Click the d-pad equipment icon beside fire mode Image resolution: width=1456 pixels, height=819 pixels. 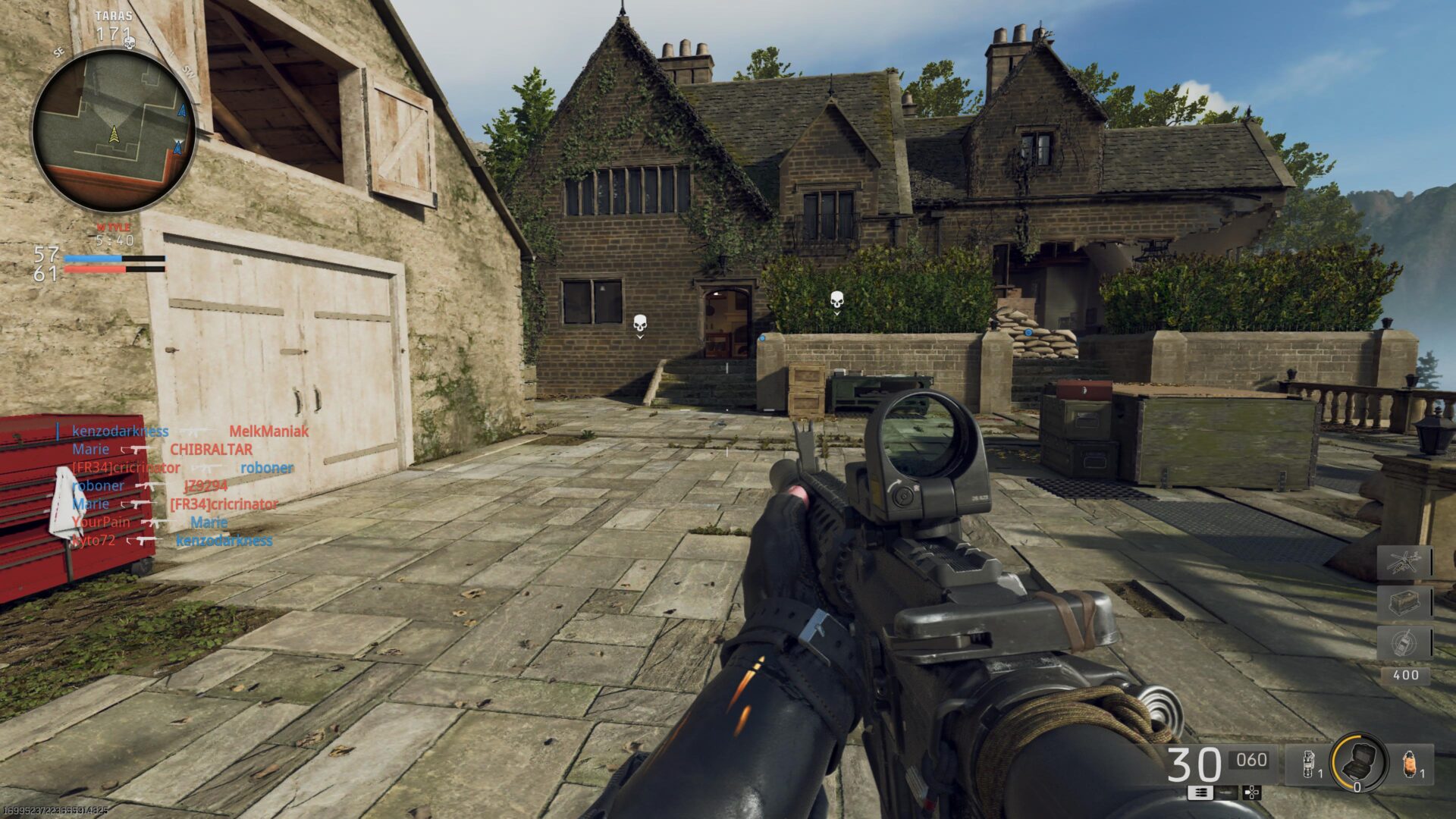click(1251, 792)
